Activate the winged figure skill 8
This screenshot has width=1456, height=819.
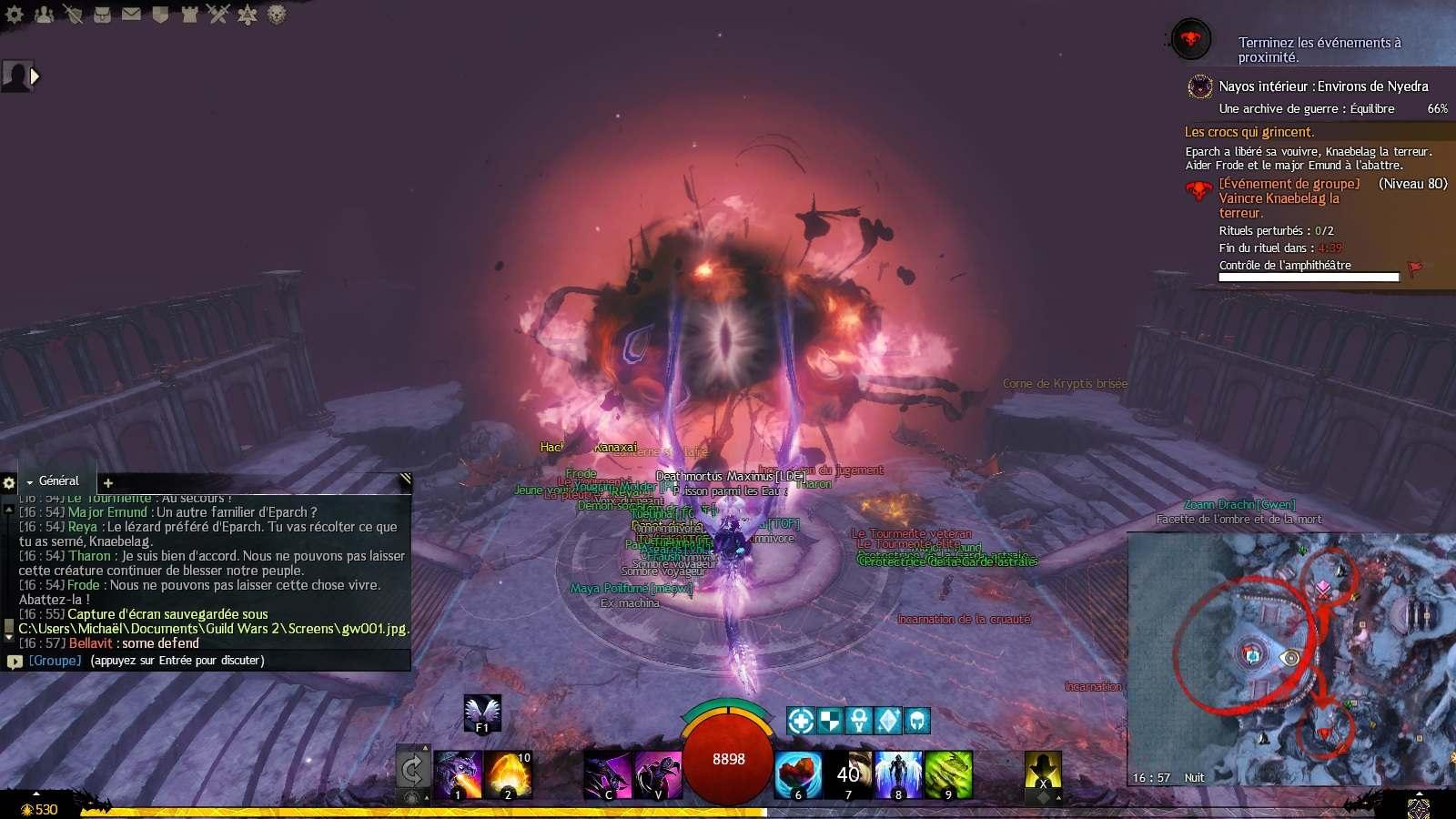898,775
